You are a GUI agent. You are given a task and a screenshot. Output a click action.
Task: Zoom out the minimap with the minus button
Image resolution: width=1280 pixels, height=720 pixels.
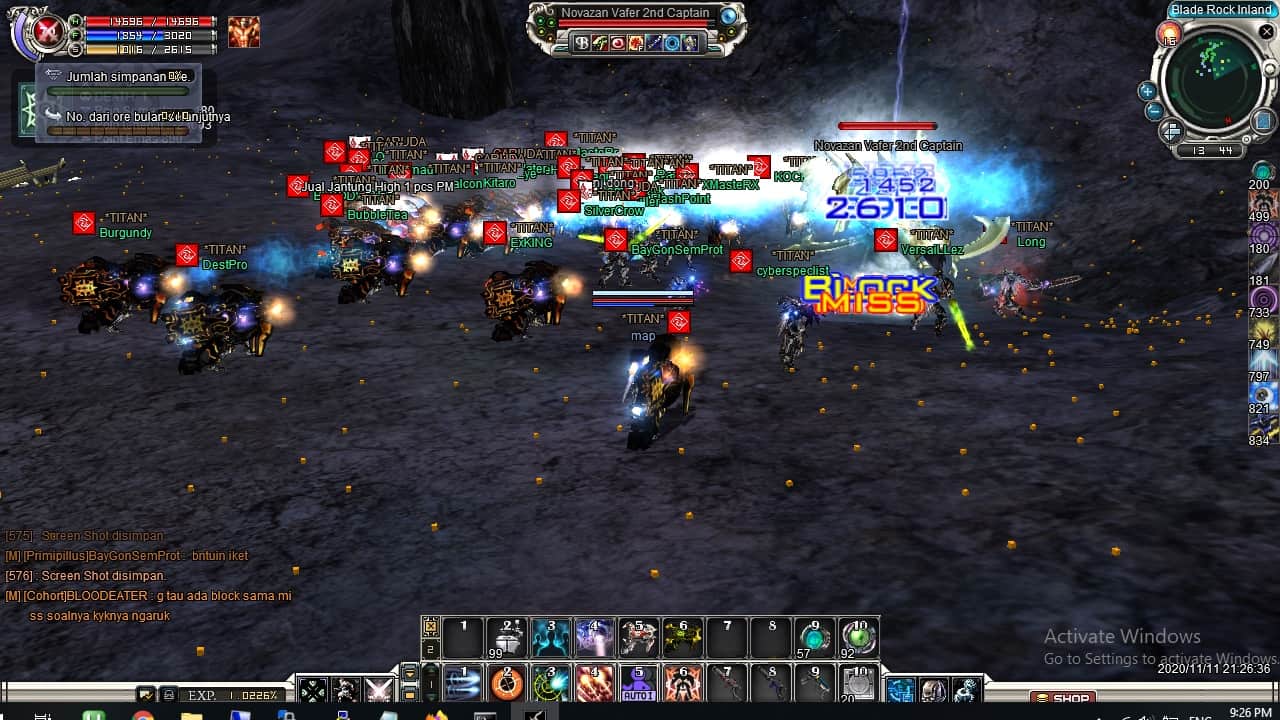click(x=1153, y=111)
